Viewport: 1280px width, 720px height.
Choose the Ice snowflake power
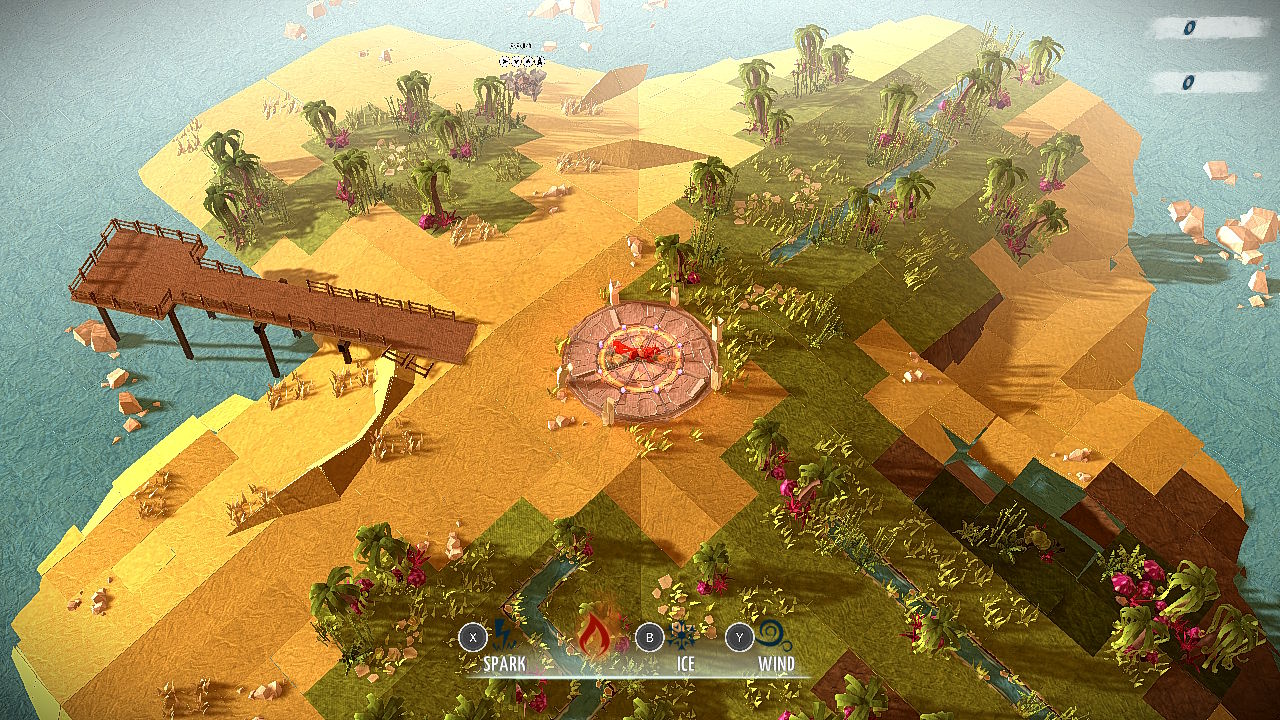coord(685,636)
